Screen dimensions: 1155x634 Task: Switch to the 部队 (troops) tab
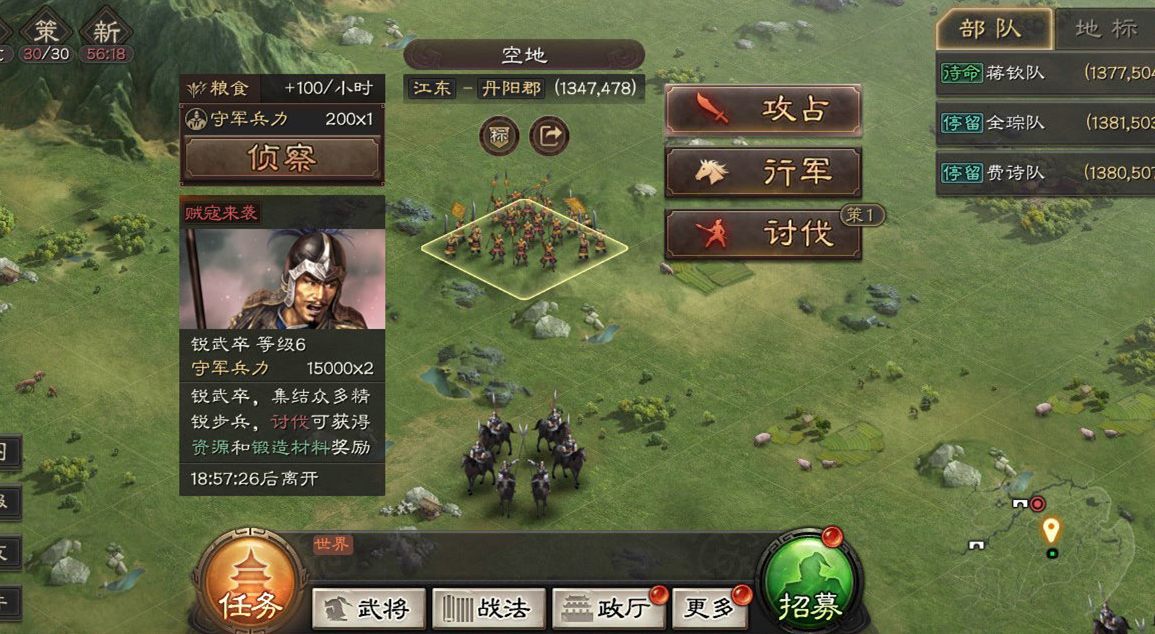point(992,29)
